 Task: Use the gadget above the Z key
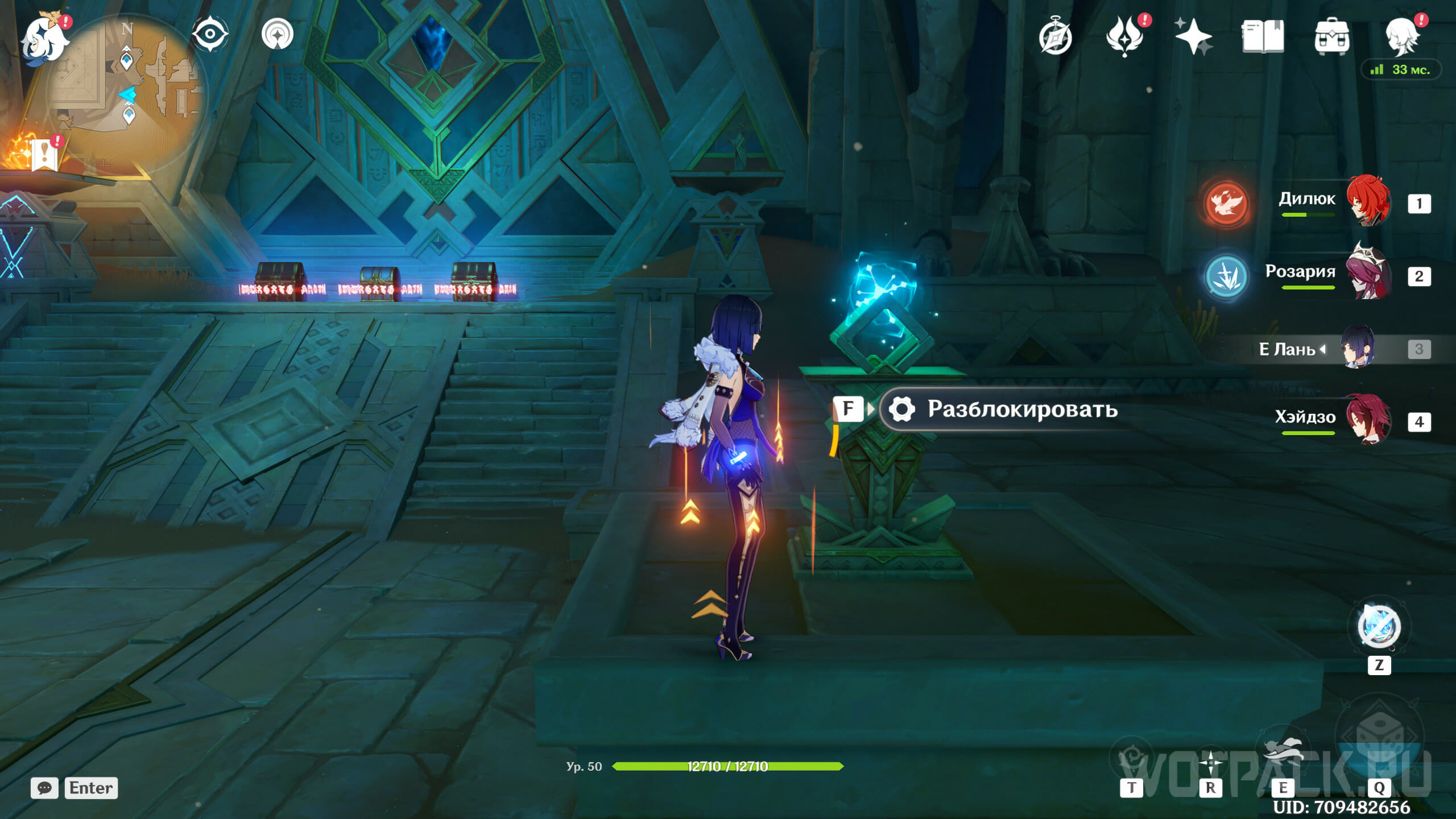(1379, 627)
